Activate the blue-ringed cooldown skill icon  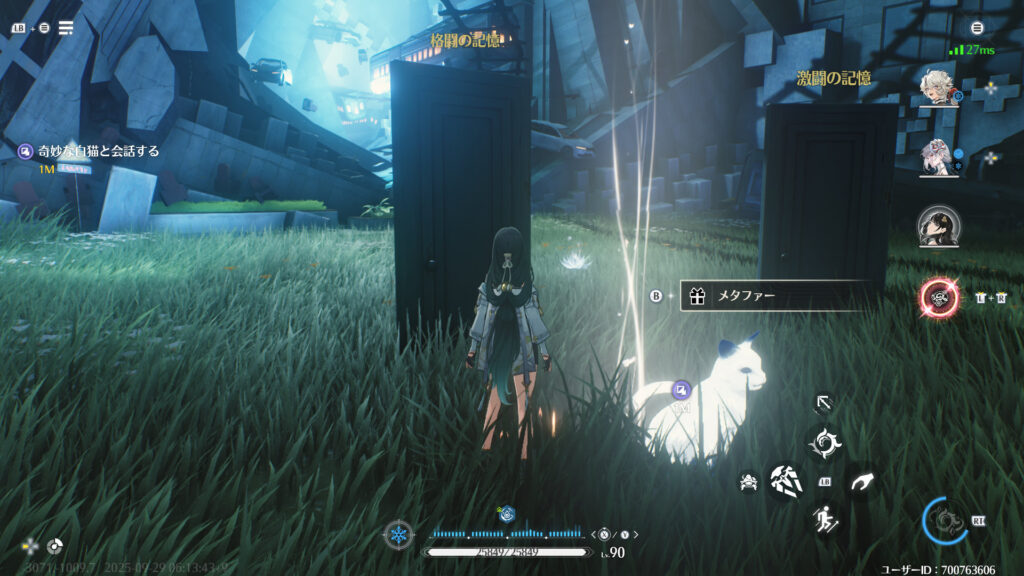(x=945, y=520)
